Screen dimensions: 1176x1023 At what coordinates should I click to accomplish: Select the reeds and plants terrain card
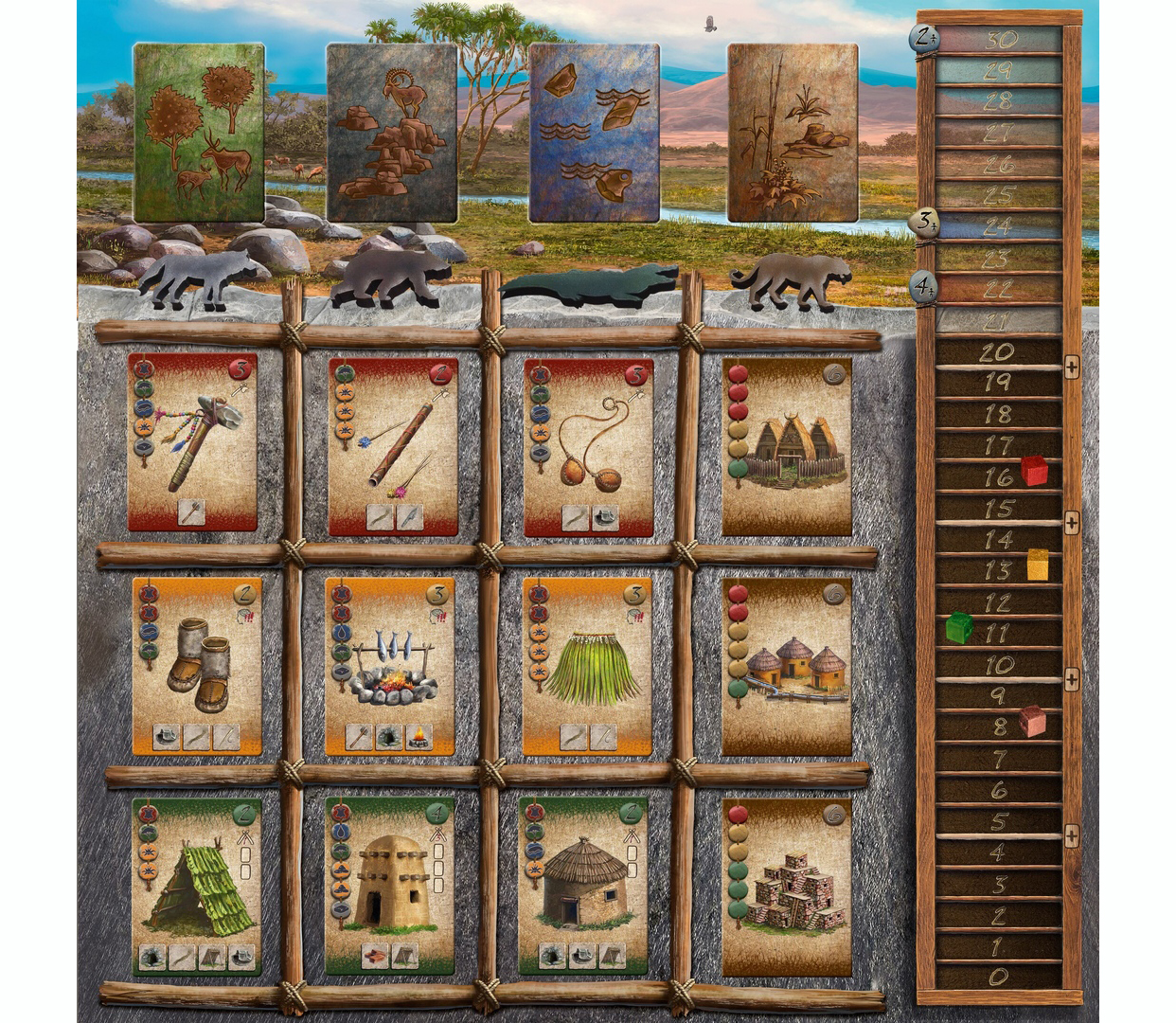point(793,133)
